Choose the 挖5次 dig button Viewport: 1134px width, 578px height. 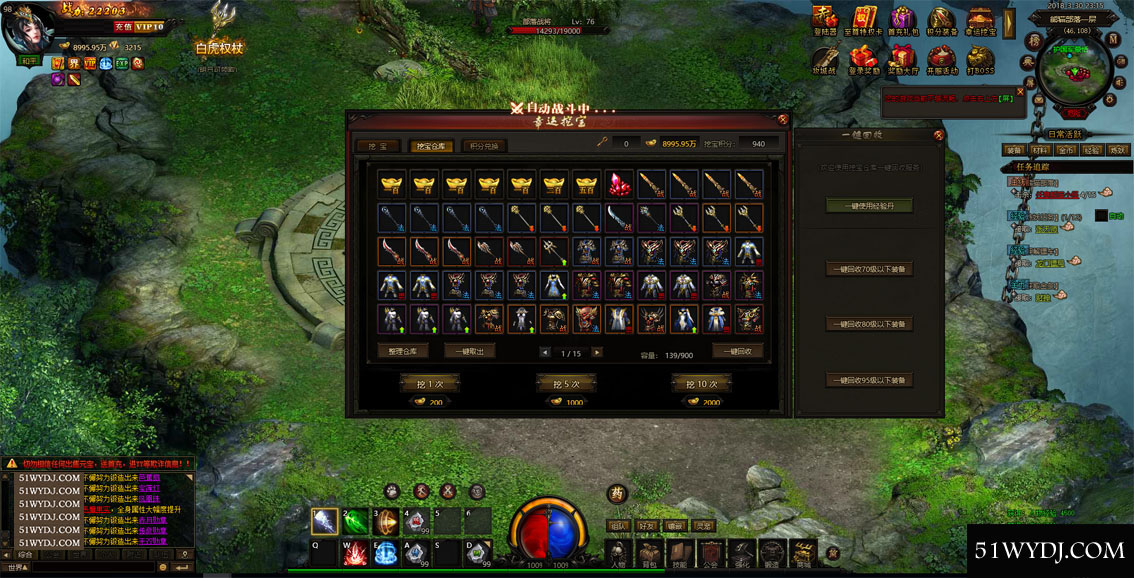pos(566,383)
